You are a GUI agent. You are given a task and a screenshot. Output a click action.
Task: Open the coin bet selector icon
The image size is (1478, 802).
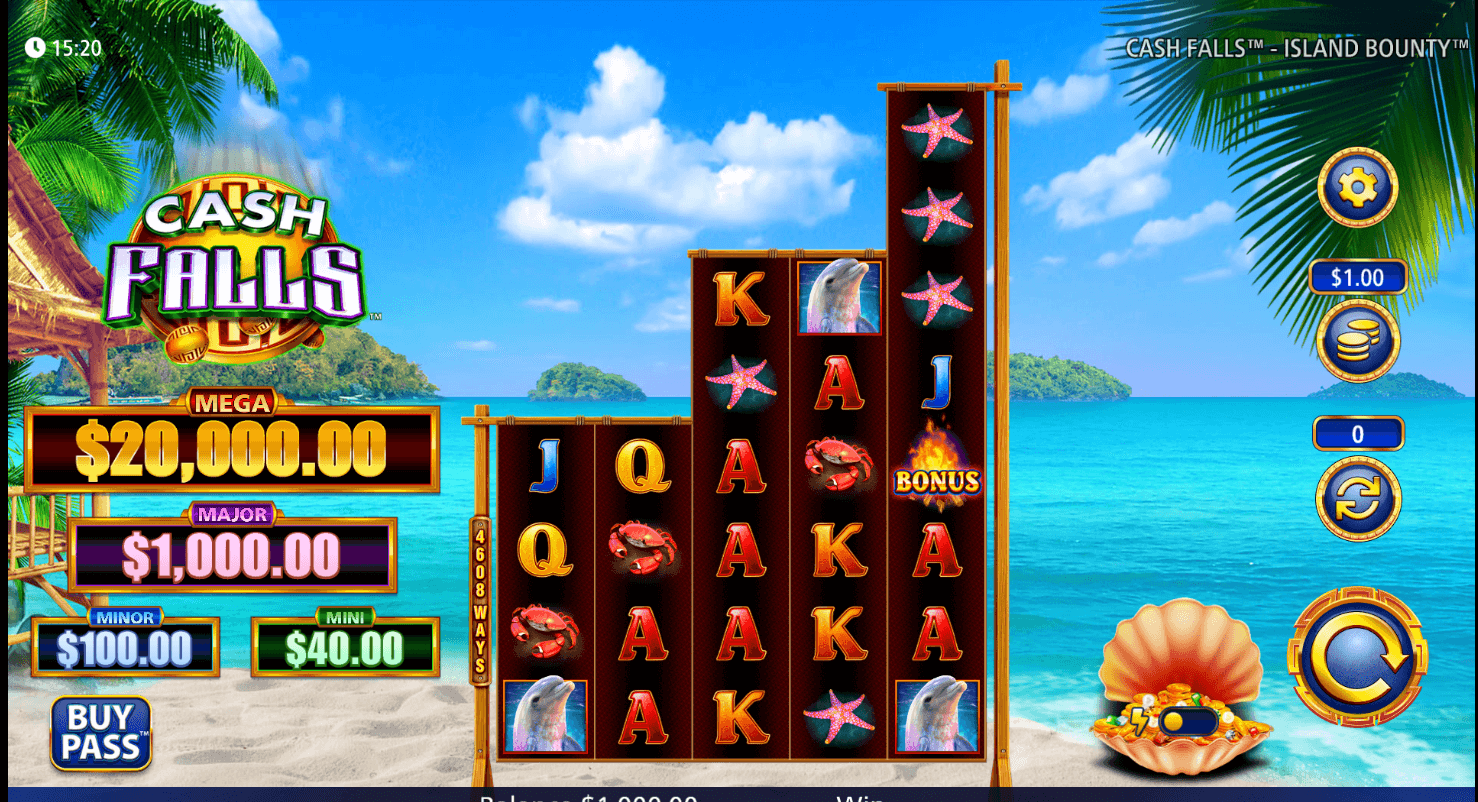1358,342
